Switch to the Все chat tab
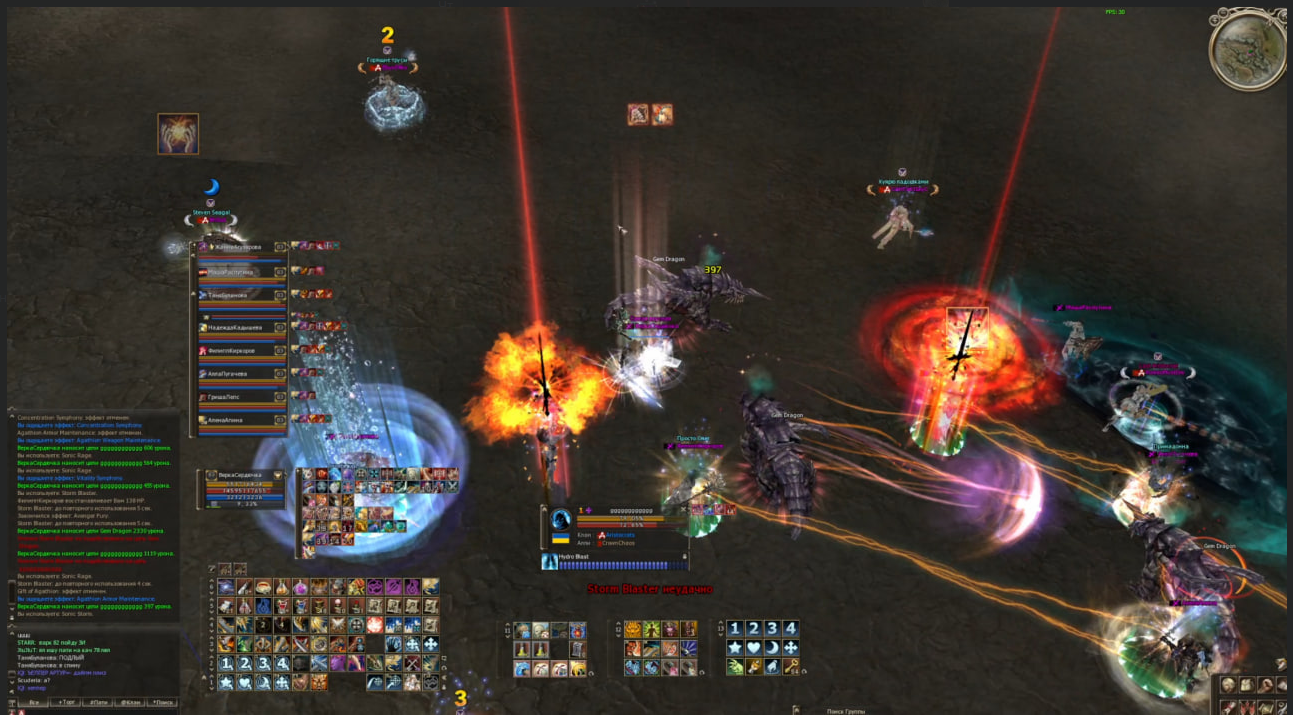 pyautogui.click(x=33, y=703)
